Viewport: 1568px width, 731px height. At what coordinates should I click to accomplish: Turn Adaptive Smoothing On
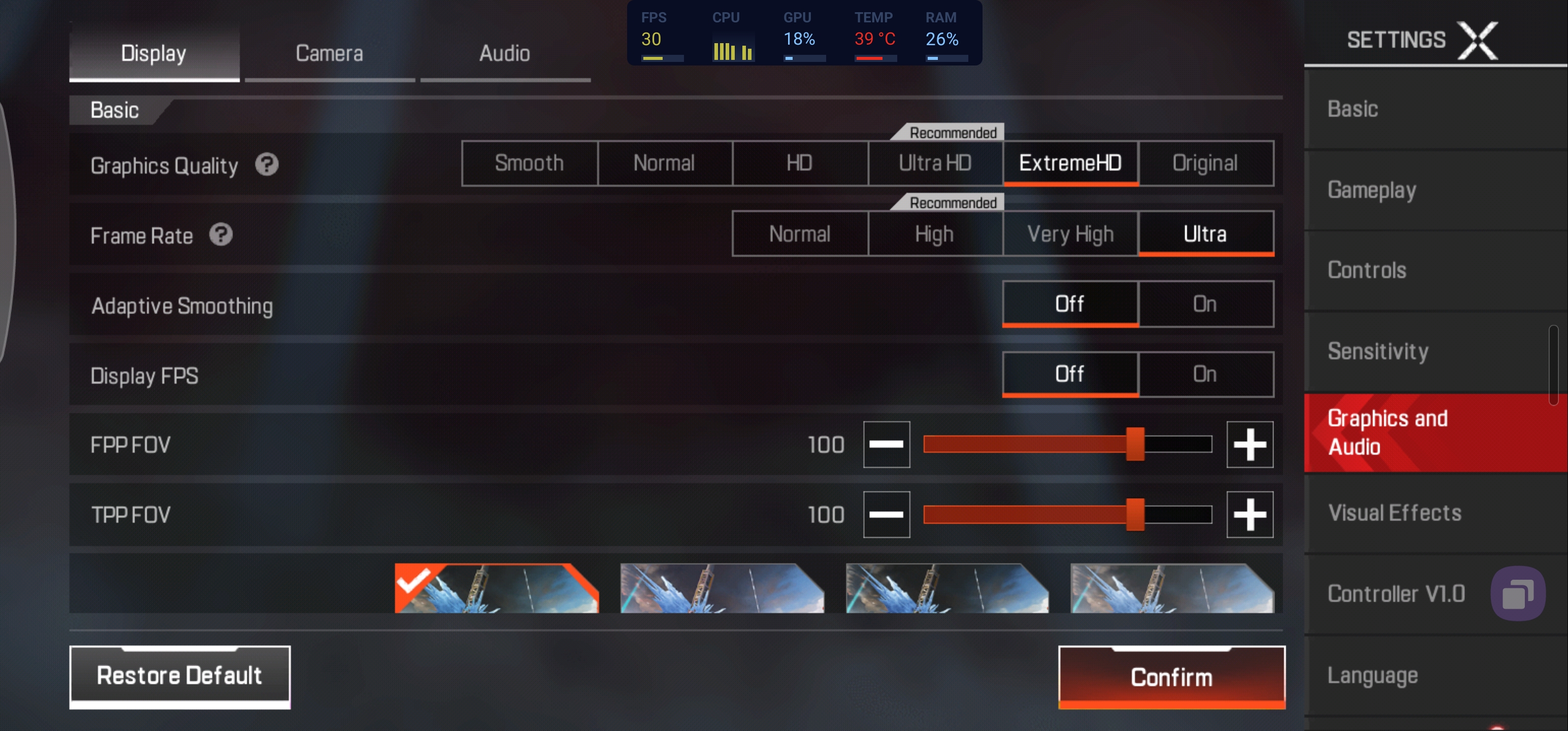tap(1205, 304)
